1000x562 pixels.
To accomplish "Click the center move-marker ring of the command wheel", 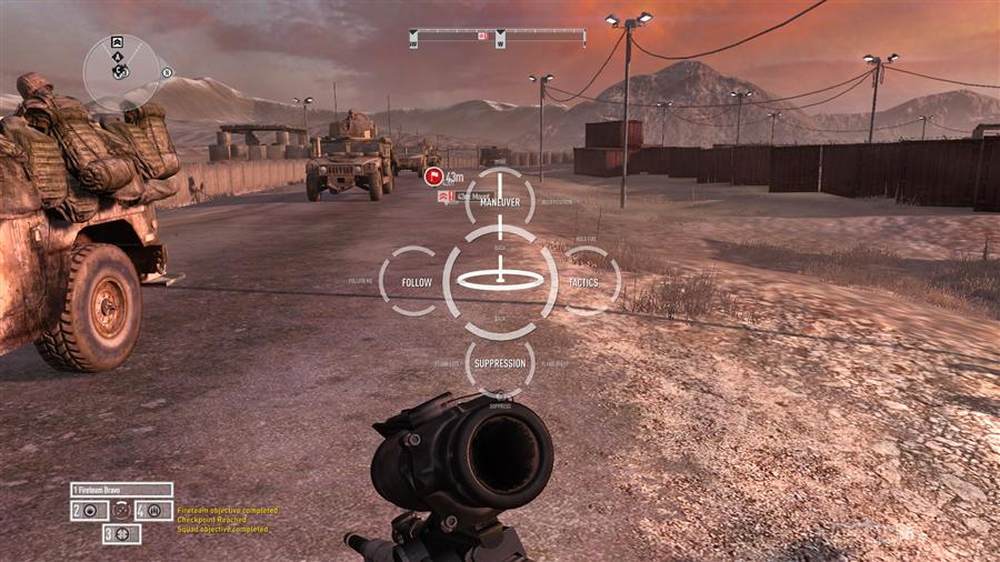I will [499, 281].
